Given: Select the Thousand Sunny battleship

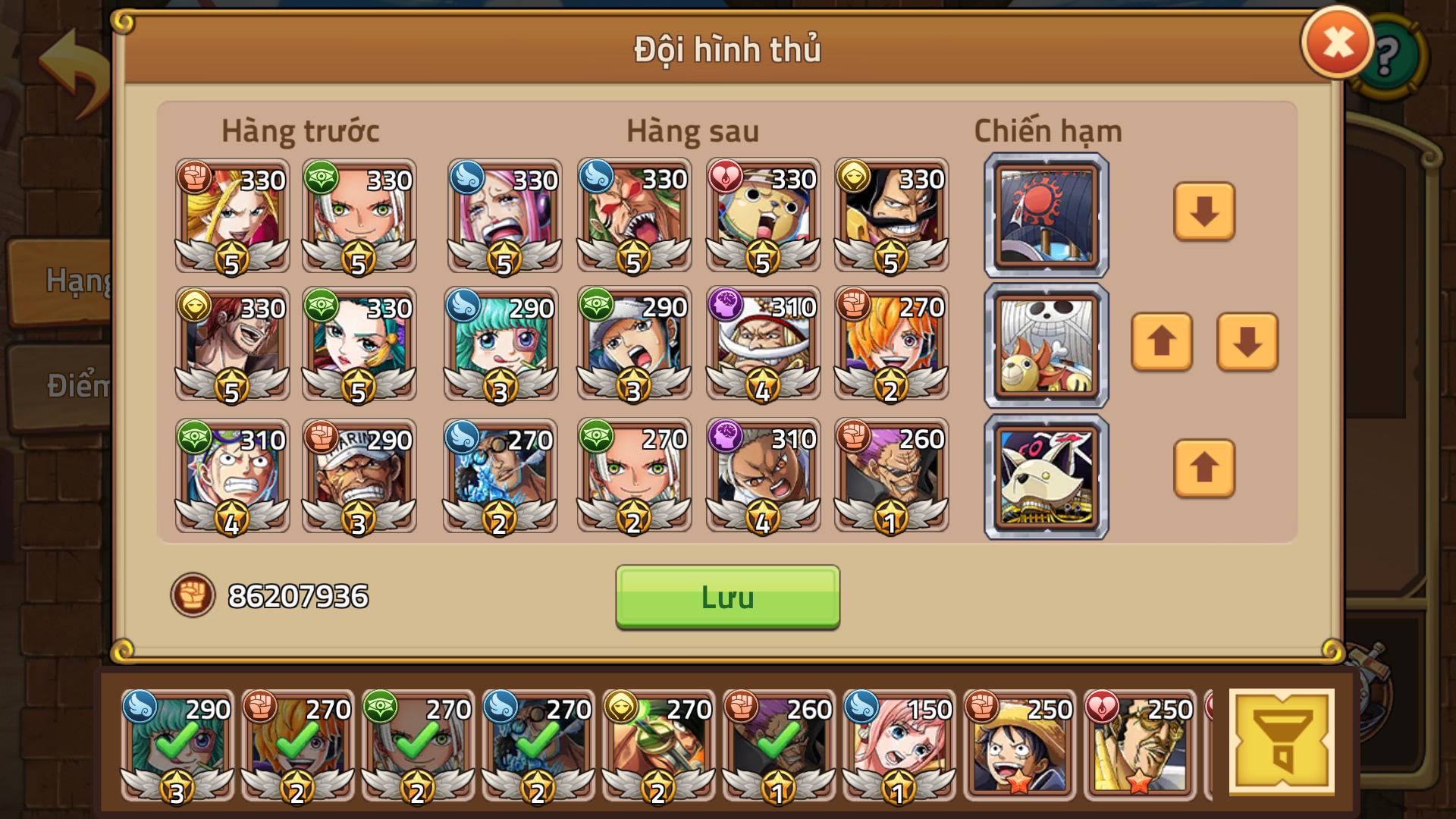Looking at the screenshot, I should click(1045, 345).
